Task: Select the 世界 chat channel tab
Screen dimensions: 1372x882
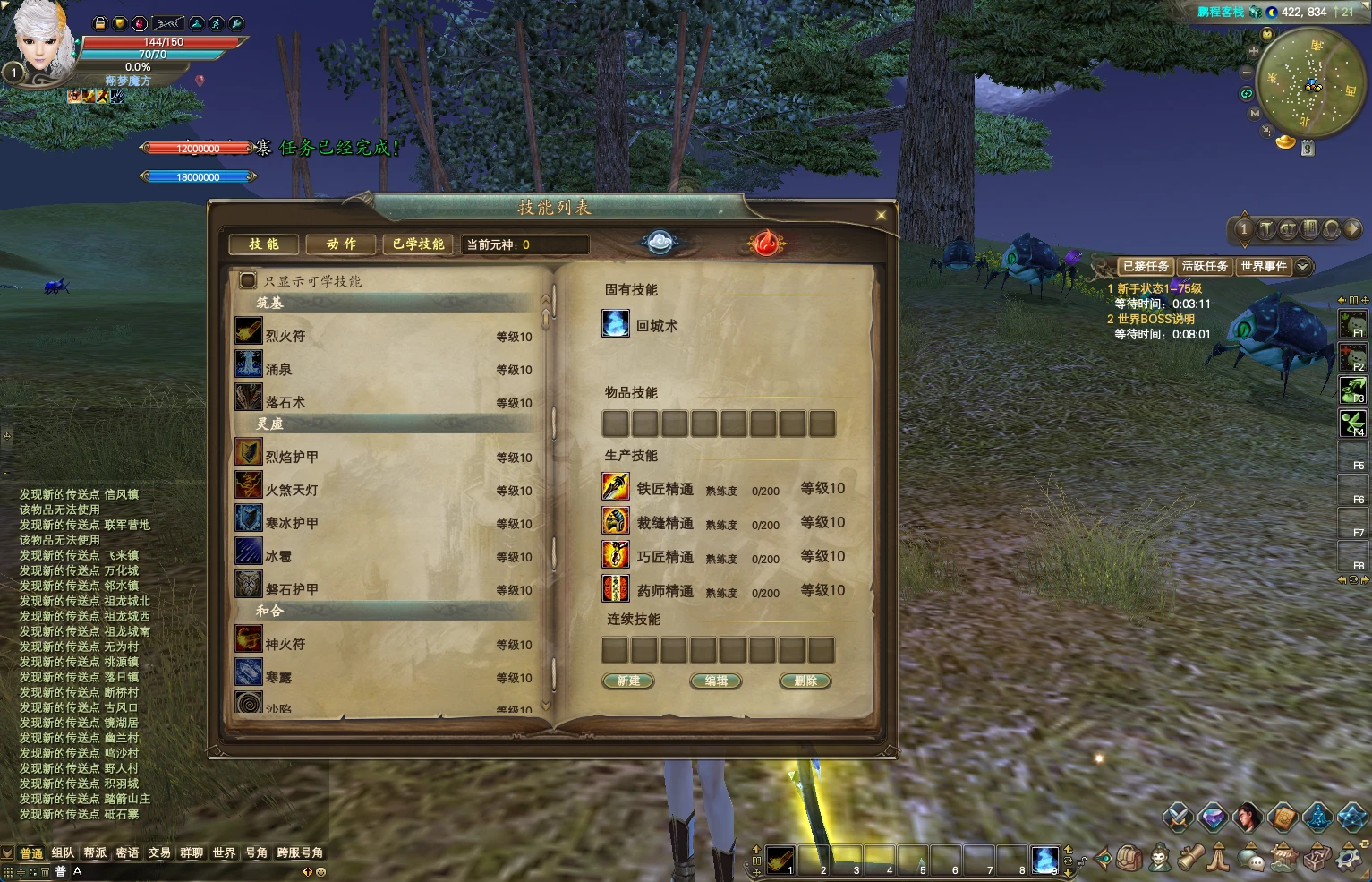Action: click(x=224, y=853)
